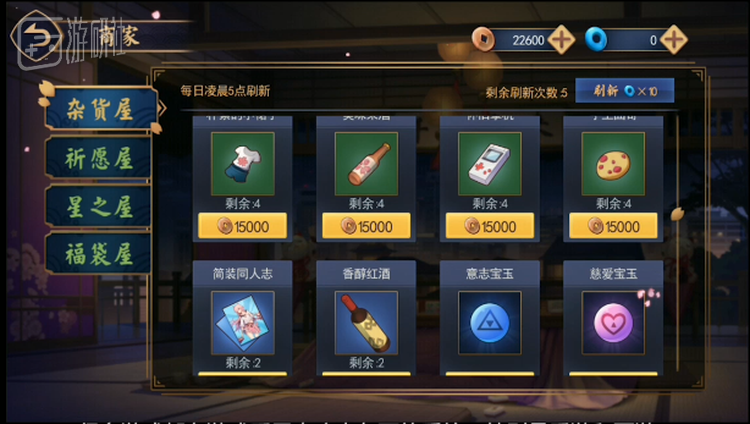Buy the handheld console for 15000 coins

(x=489, y=226)
